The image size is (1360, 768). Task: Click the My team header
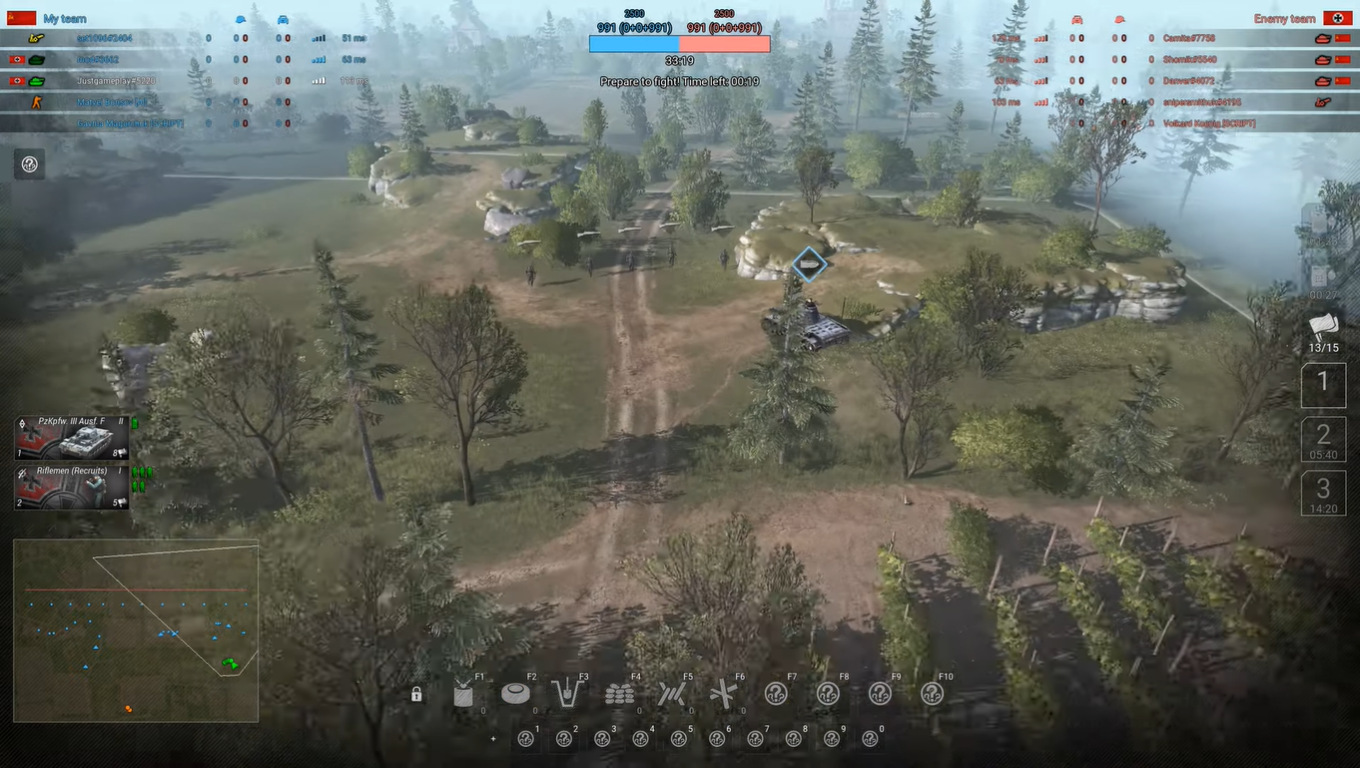click(62, 18)
